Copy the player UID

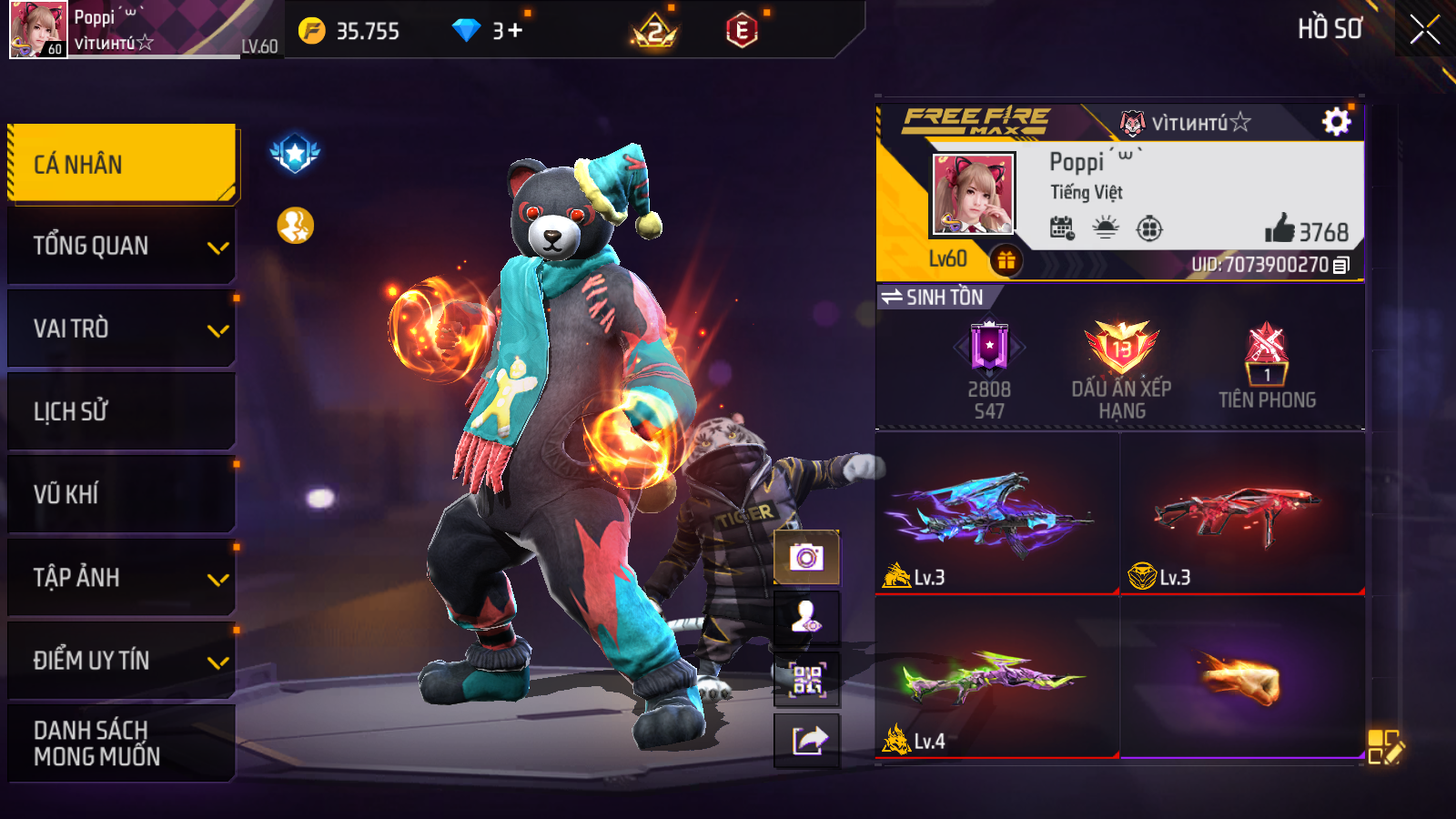(x=1341, y=266)
